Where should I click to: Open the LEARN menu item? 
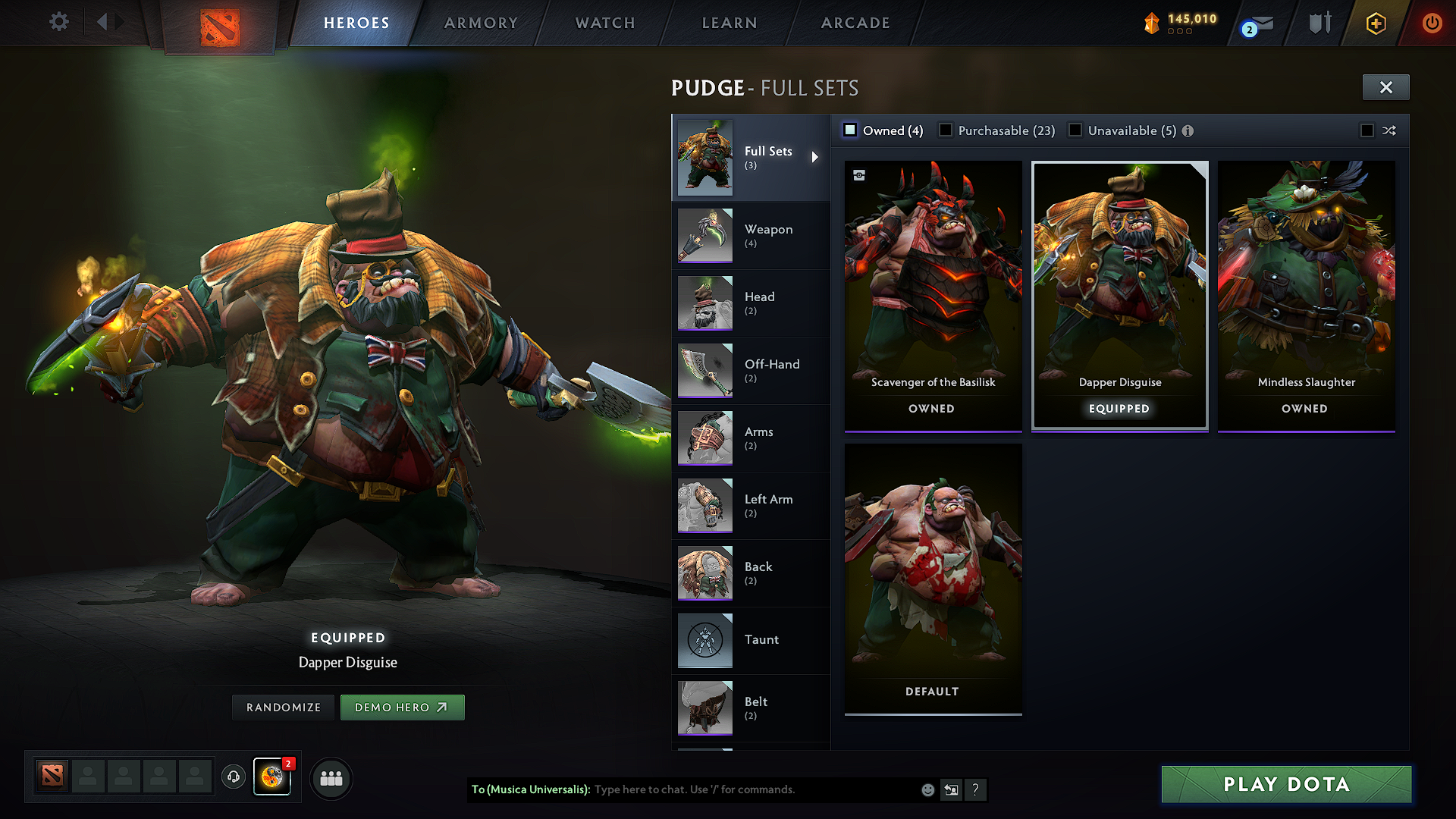tap(729, 23)
